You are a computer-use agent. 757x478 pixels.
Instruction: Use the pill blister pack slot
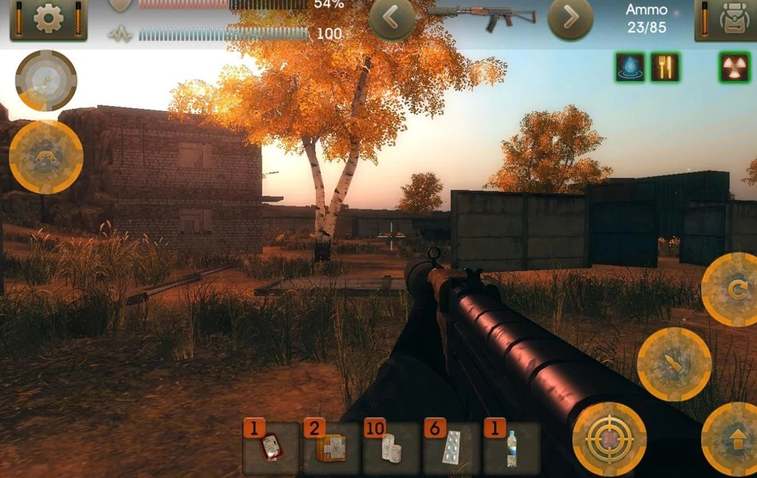point(451,450)
